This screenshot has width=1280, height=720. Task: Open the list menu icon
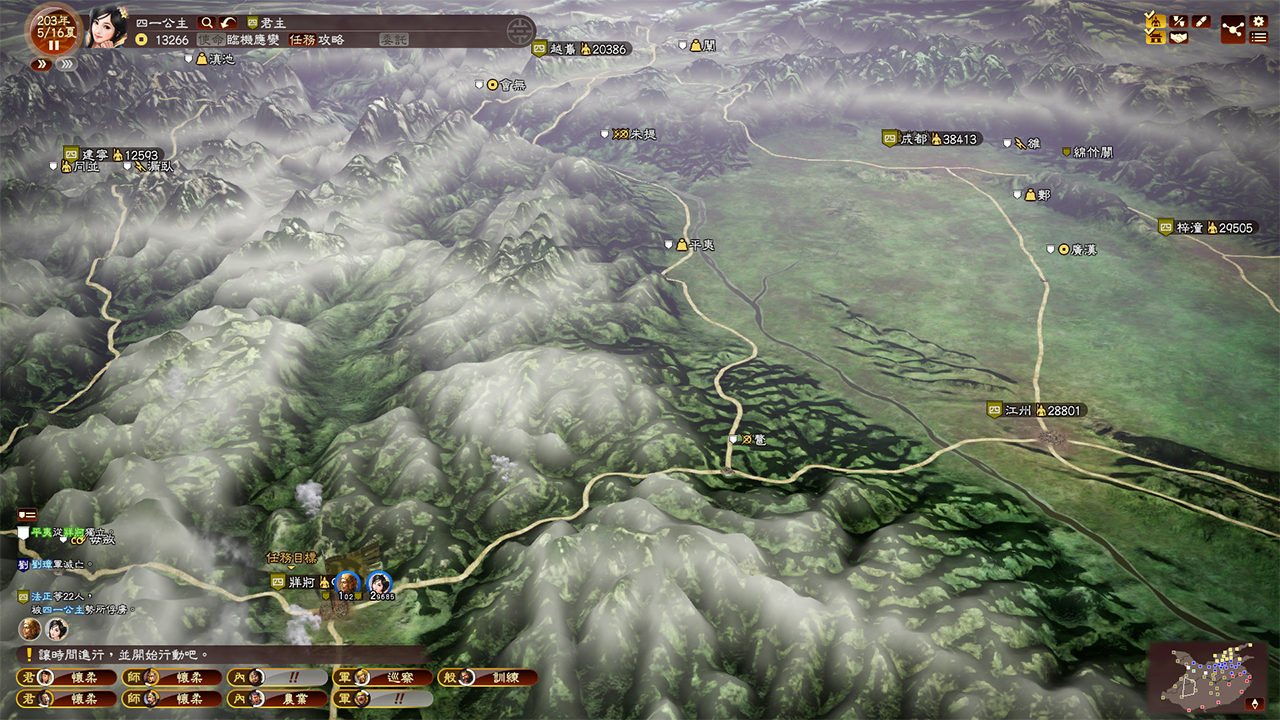1259,38
